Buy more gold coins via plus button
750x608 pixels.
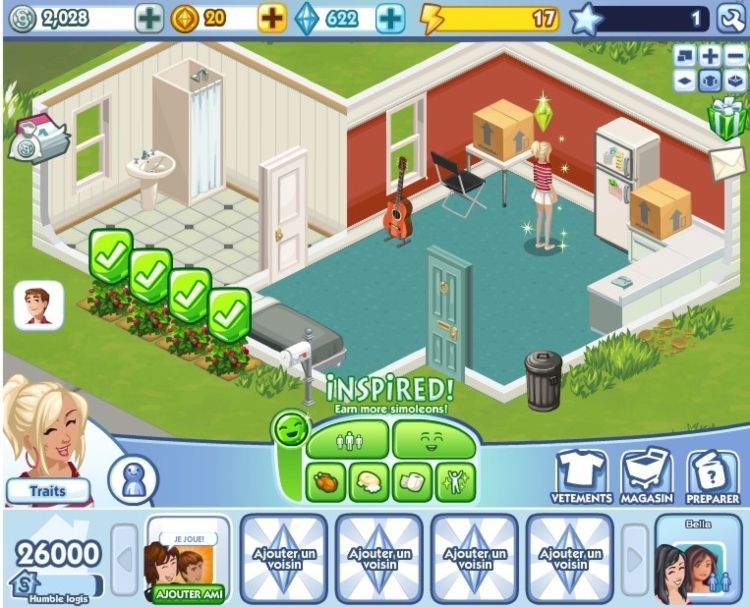pyautogui.click(x=272, y=18)
